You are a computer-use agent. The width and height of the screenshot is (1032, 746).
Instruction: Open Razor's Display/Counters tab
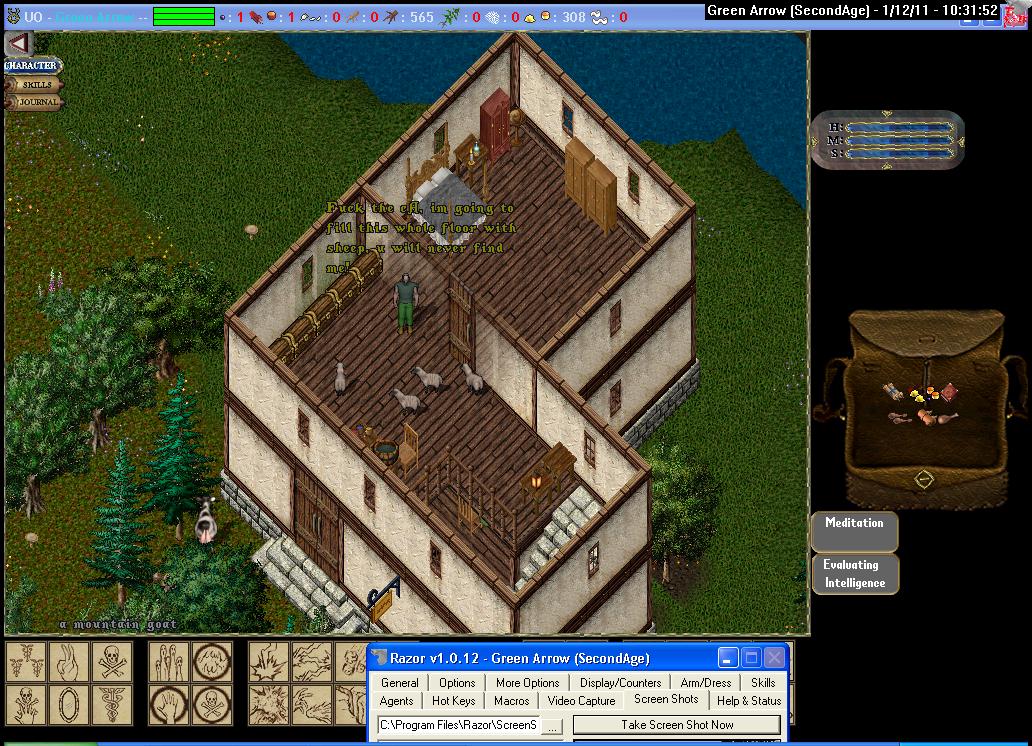(620, 683)
